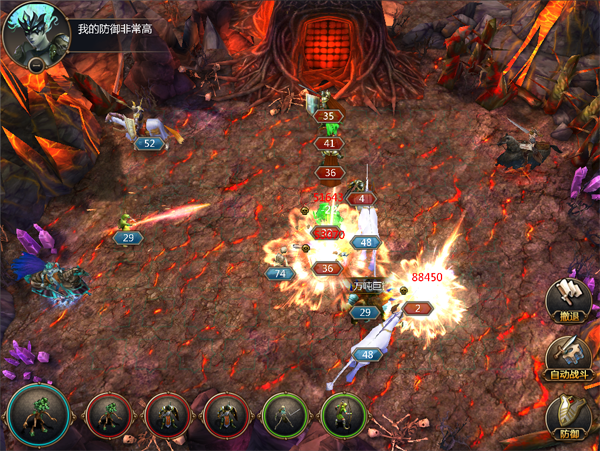
Task: Pick the last green-ringed unit portrait
Action: tap(344, 416)
